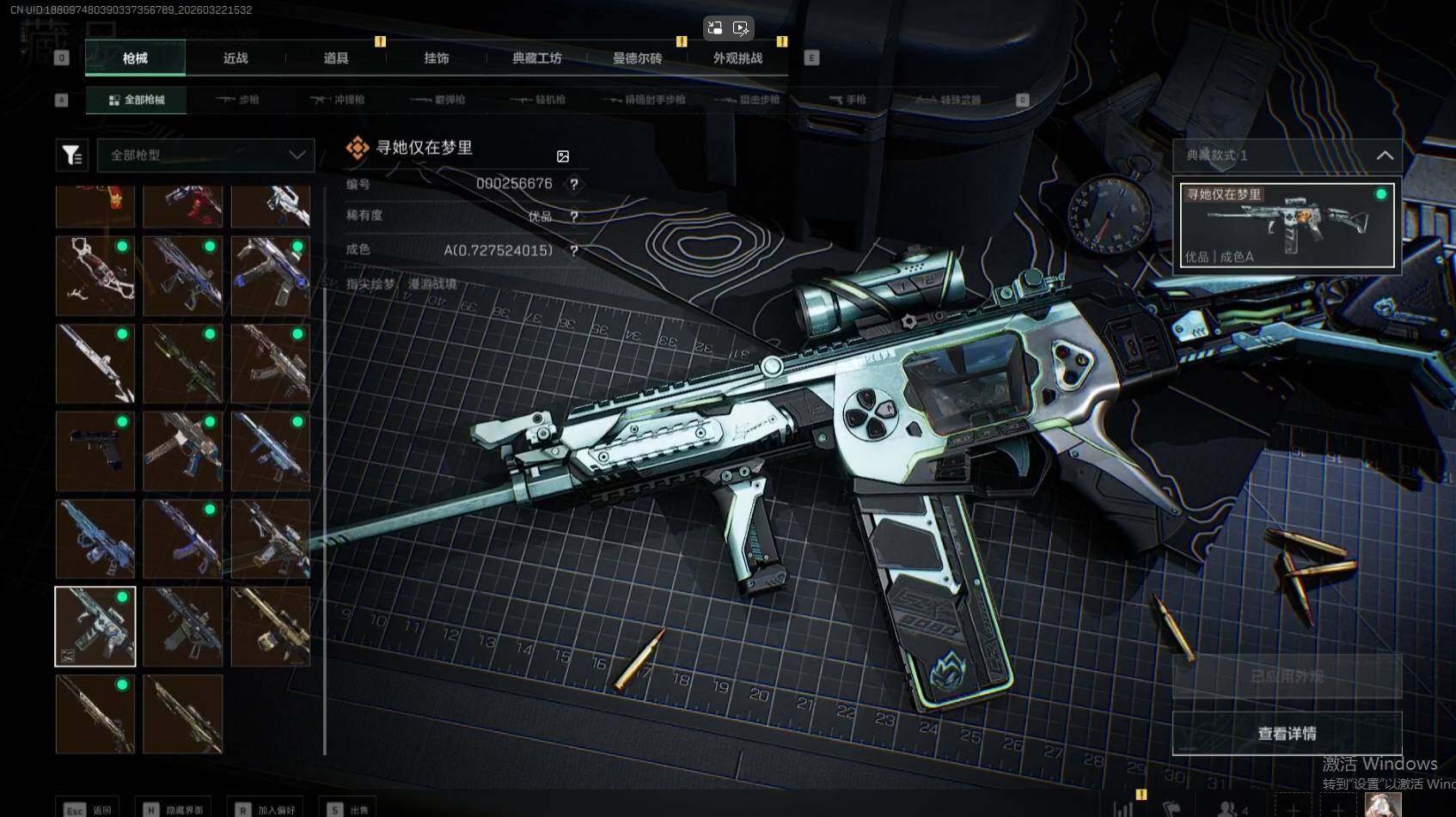Filter weapons by 步枪 rifles
The width and height of the screenshot is (1456, 817).
(x=238, y=100)
